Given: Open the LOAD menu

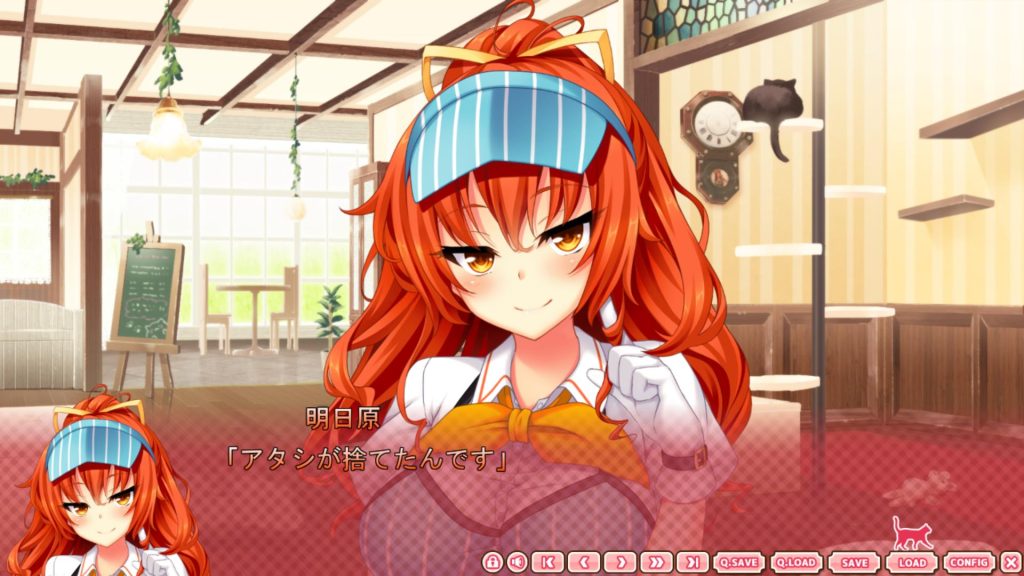Looking at the screenshot, I should pyautogui.click(x=911, y=562).
